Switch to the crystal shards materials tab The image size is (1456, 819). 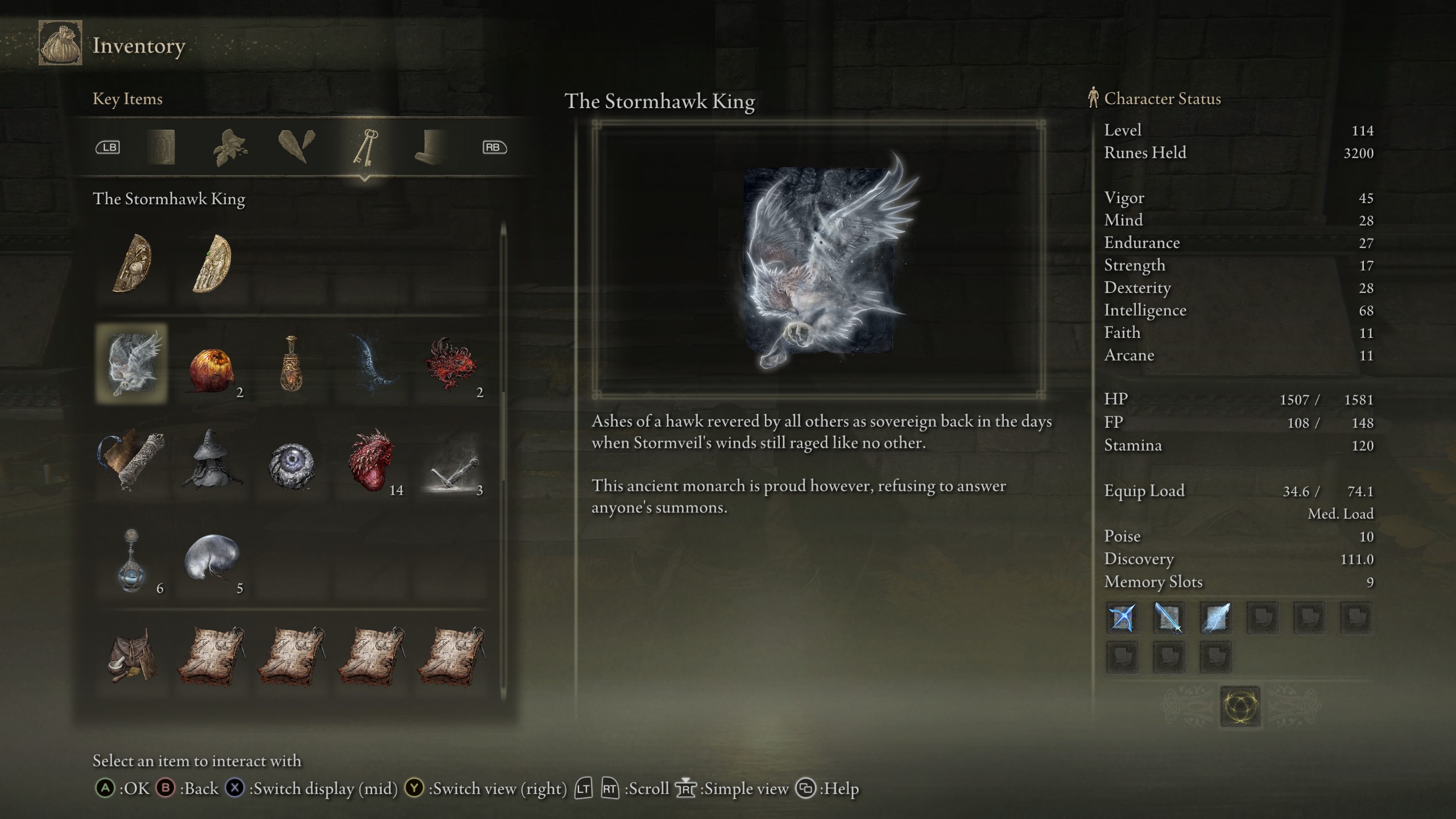pos(297,147)
